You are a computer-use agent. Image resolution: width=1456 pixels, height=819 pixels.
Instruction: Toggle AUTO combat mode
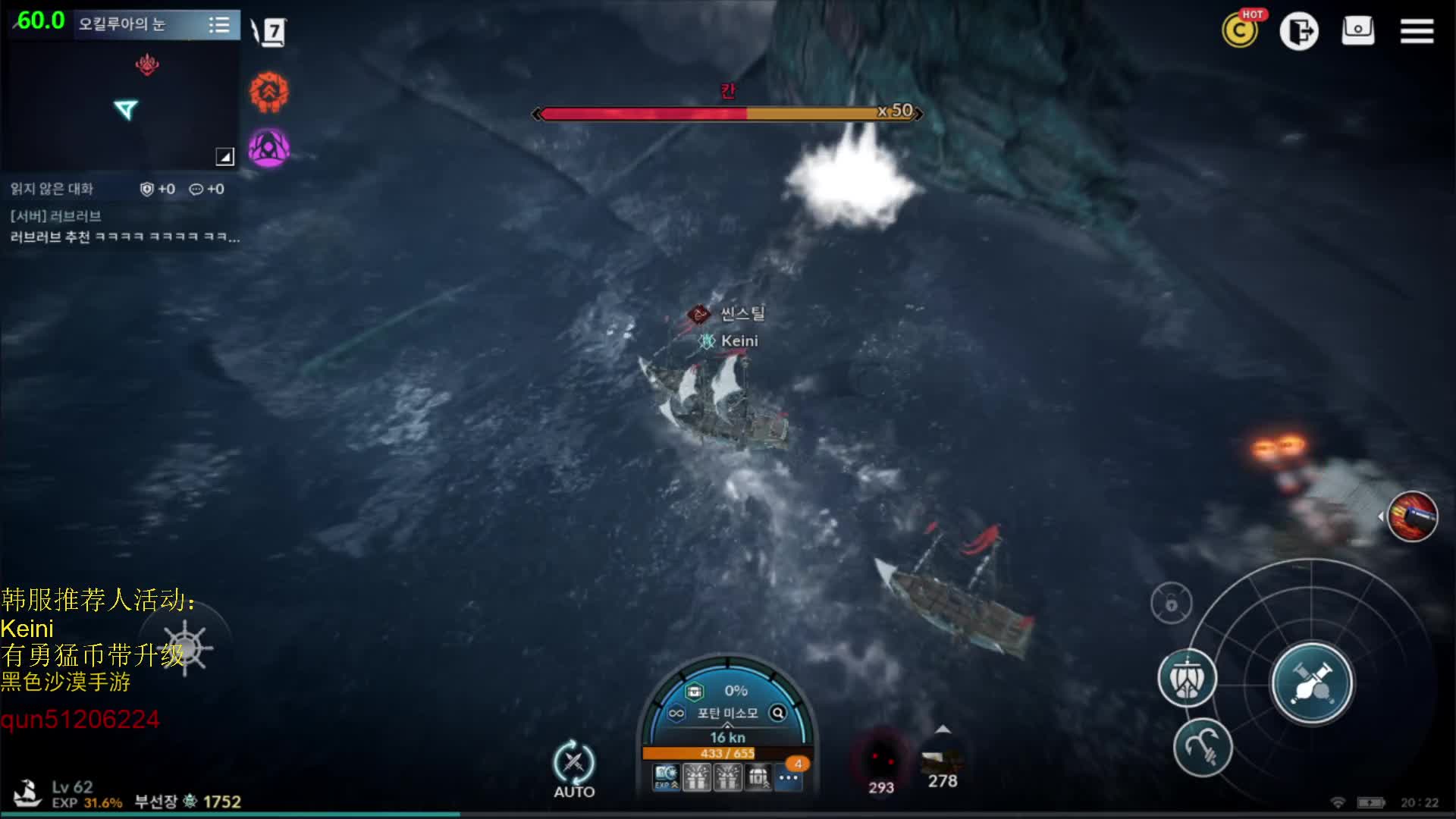pyautogui.click(x=574, y=768)
